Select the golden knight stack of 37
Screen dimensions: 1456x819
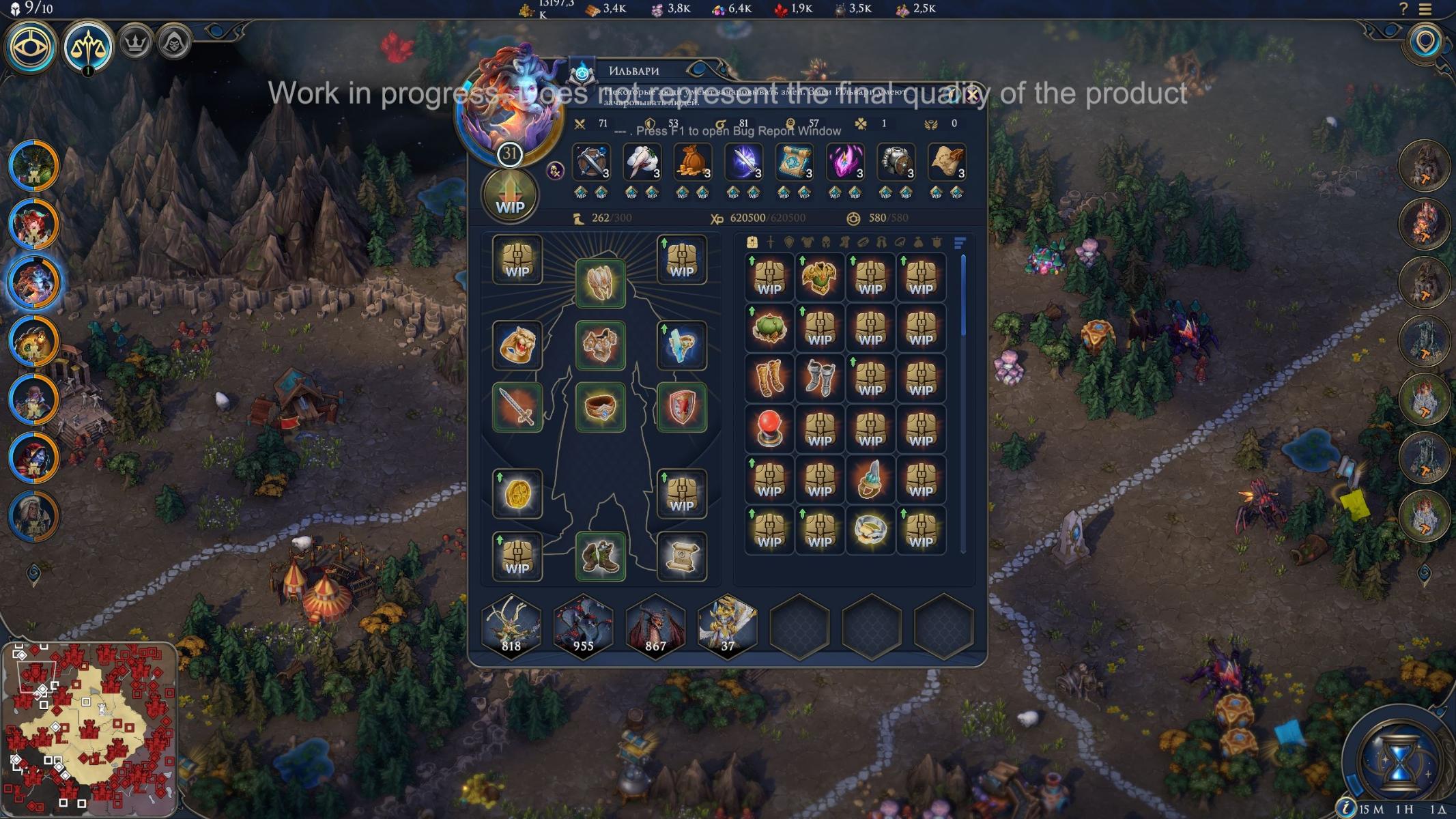(x=728, y=627)
